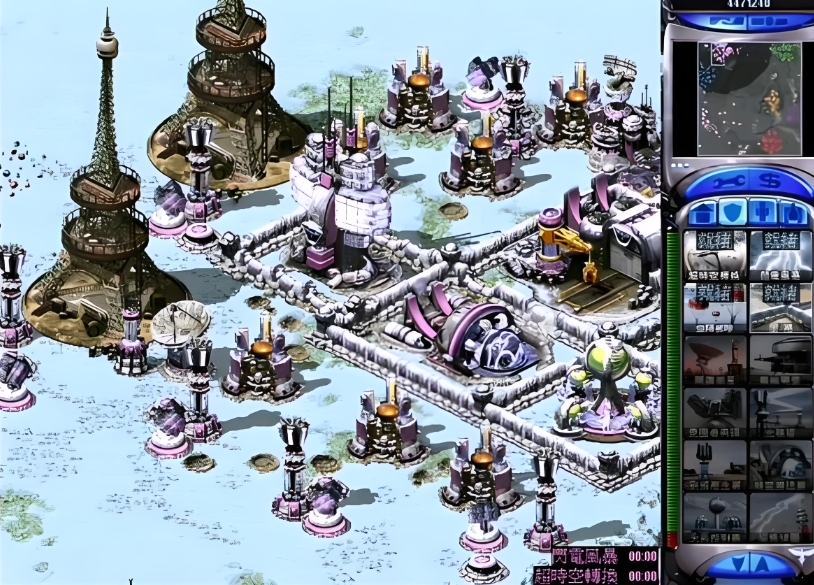Build the Prism Tower defense
The image size is (814, 585).
[x=779, y=412]
